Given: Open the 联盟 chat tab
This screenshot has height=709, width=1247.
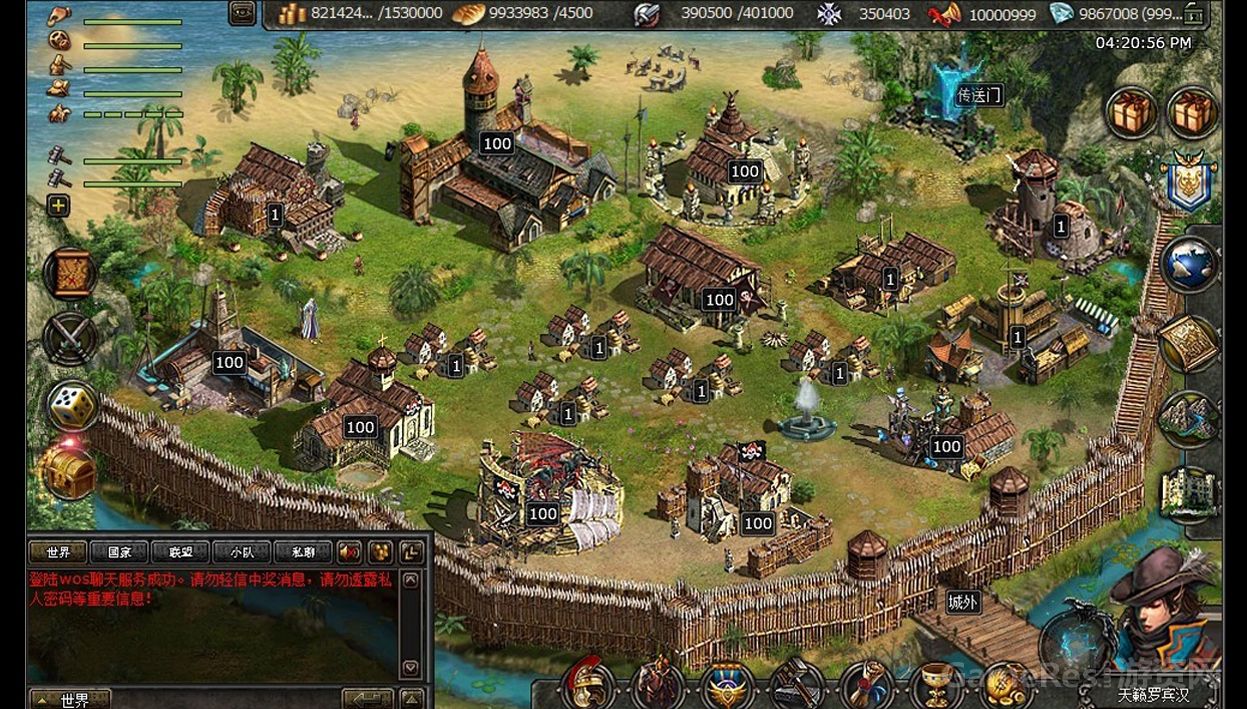Looking at the screenshot, I should click(181, 552).
